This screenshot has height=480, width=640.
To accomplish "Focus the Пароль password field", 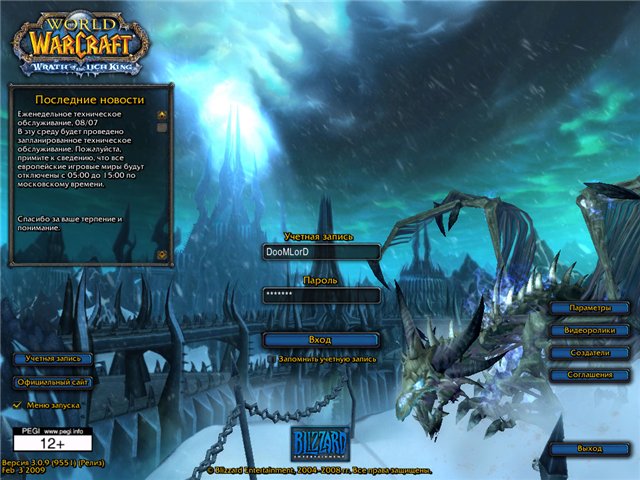I will [320, 295].
